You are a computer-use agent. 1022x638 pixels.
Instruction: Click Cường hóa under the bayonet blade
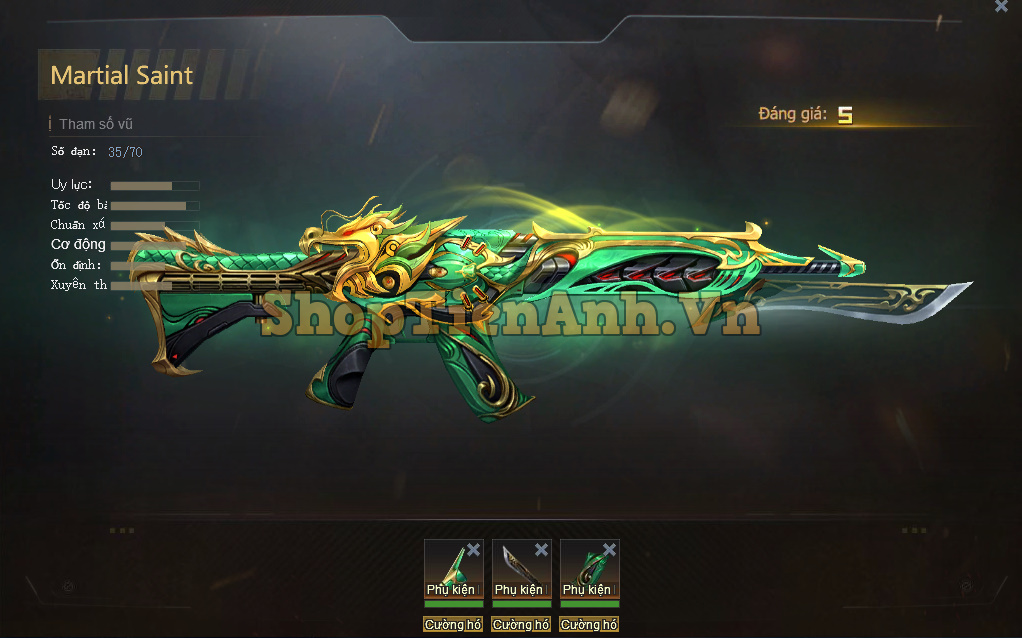coord(521,625)
